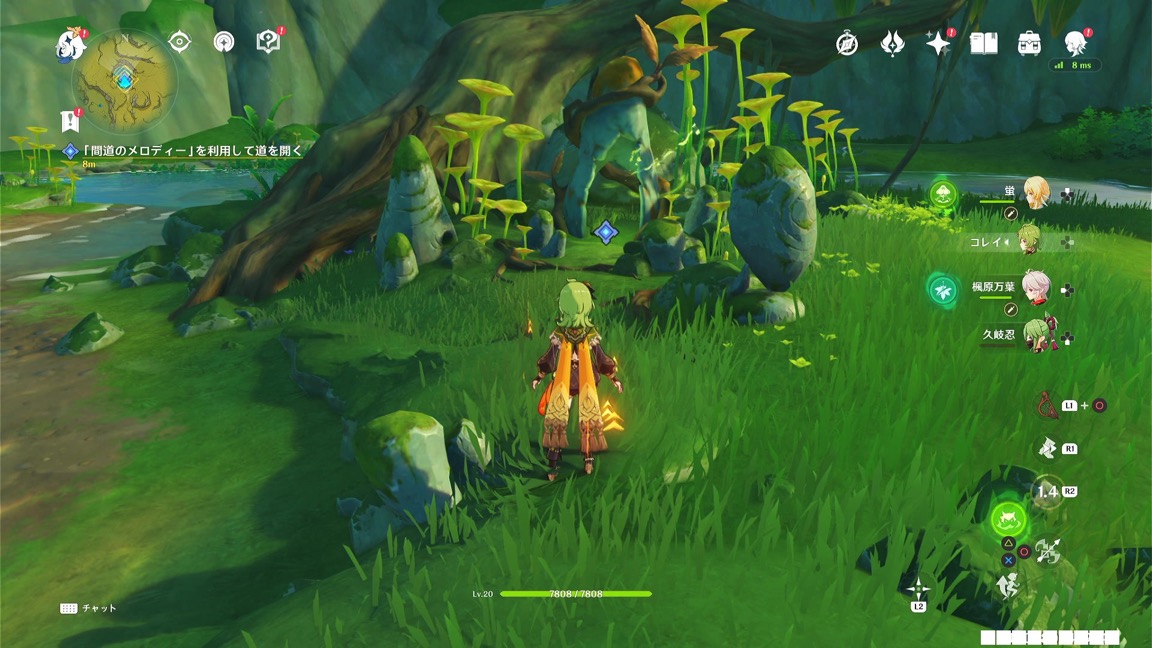Open the Wish sparkle star icon
Viewport: 1152px width, 648px height.
pos(938,43)
